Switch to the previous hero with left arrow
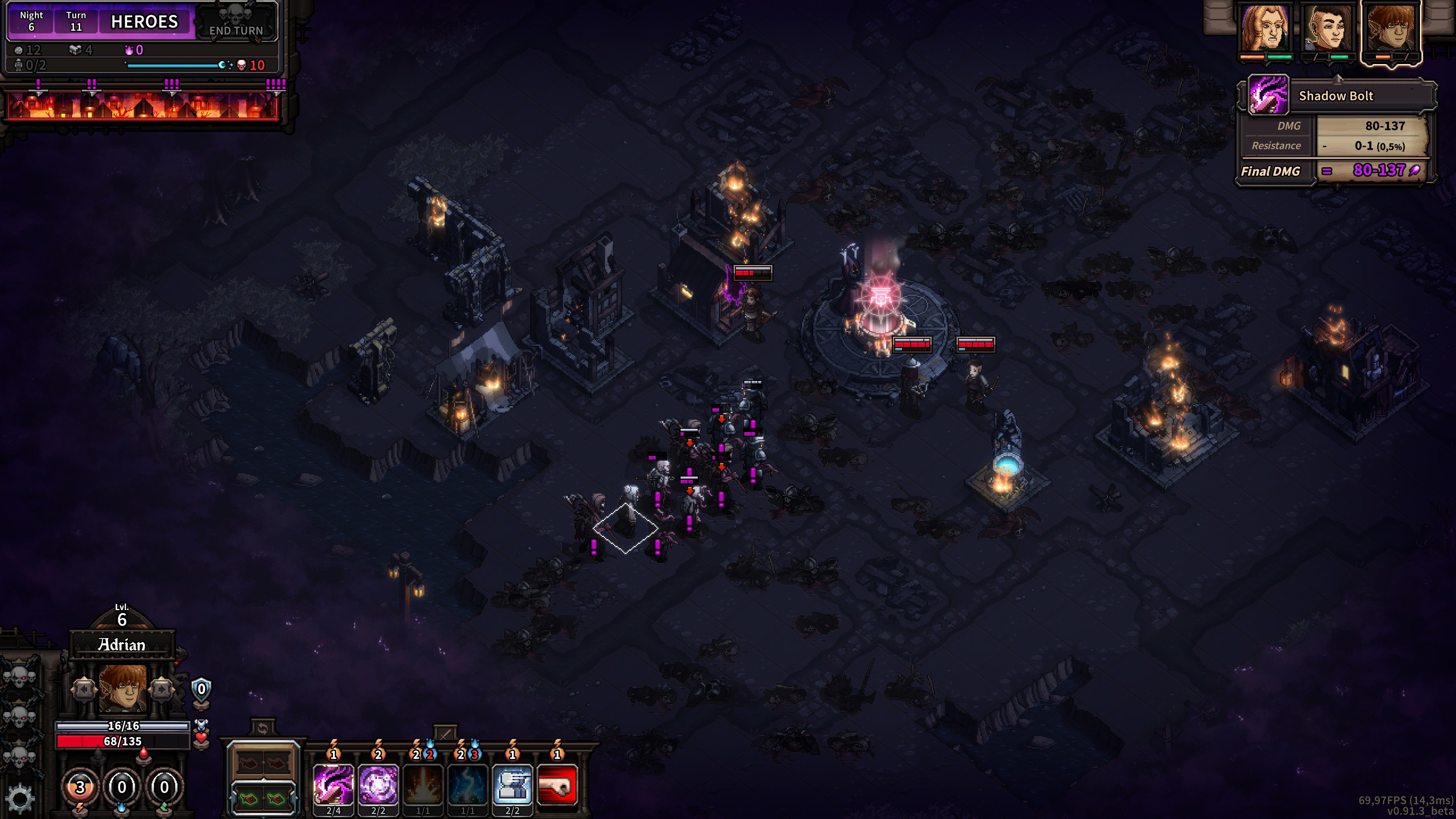1456x819 pixels. (x=84, y=690)
